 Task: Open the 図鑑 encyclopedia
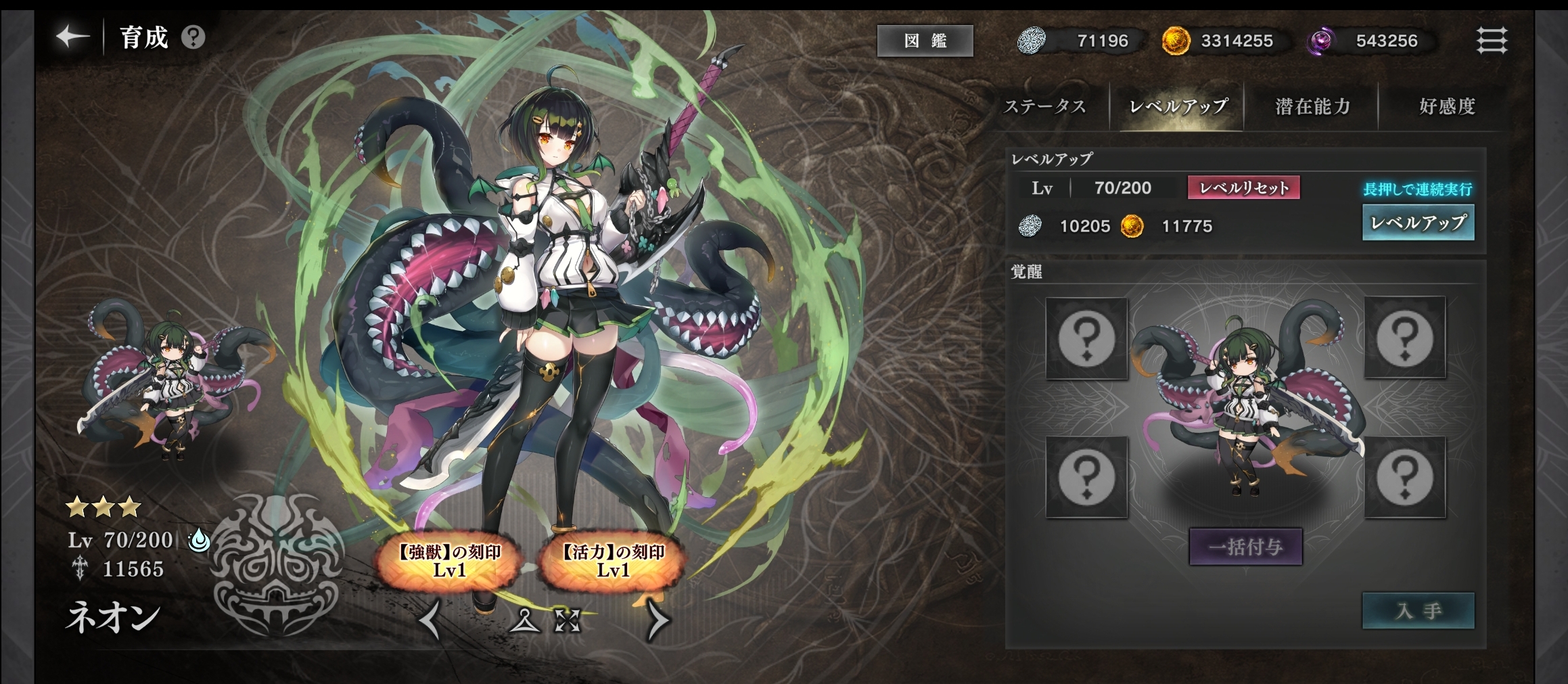[925, 41]
